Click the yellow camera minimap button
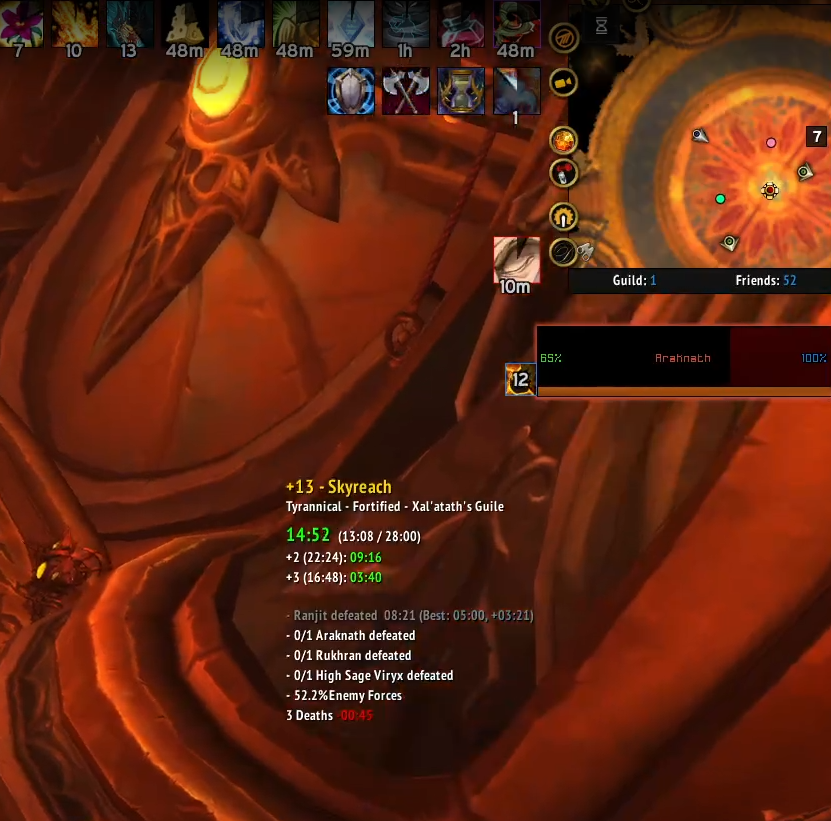 click(x=564, y=82)
